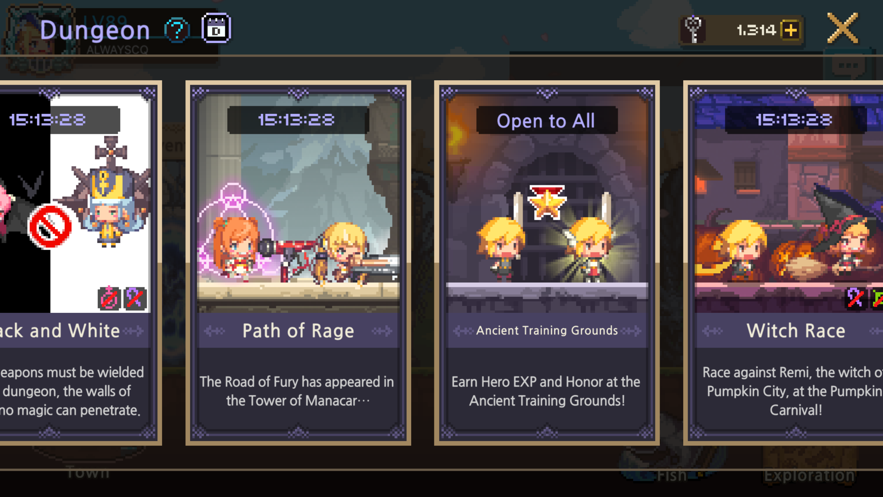
Task: Select the Path of Rage dungeon card
Action: point(298,262)
